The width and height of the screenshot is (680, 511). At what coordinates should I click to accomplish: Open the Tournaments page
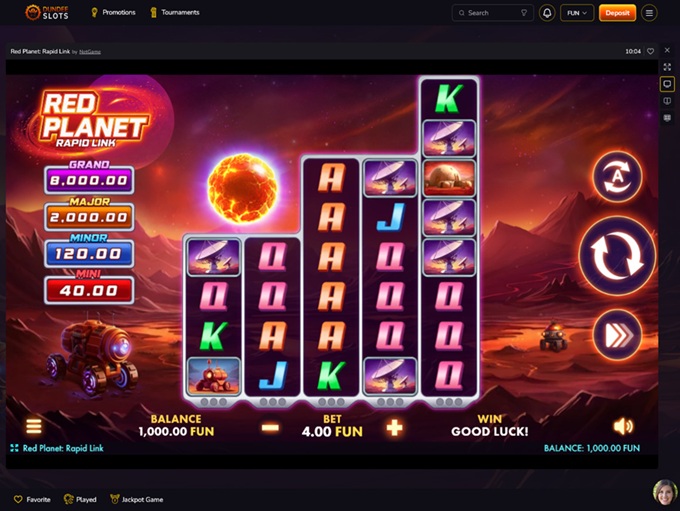tap(174, 13)
